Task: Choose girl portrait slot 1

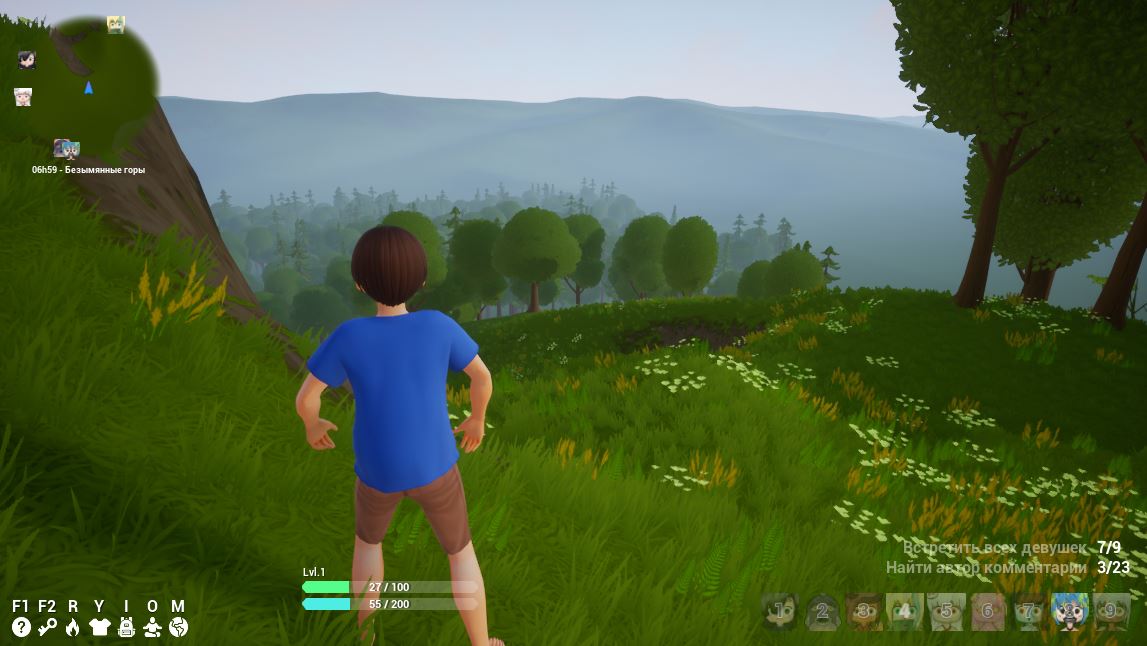Action: (x=780, y=610)
